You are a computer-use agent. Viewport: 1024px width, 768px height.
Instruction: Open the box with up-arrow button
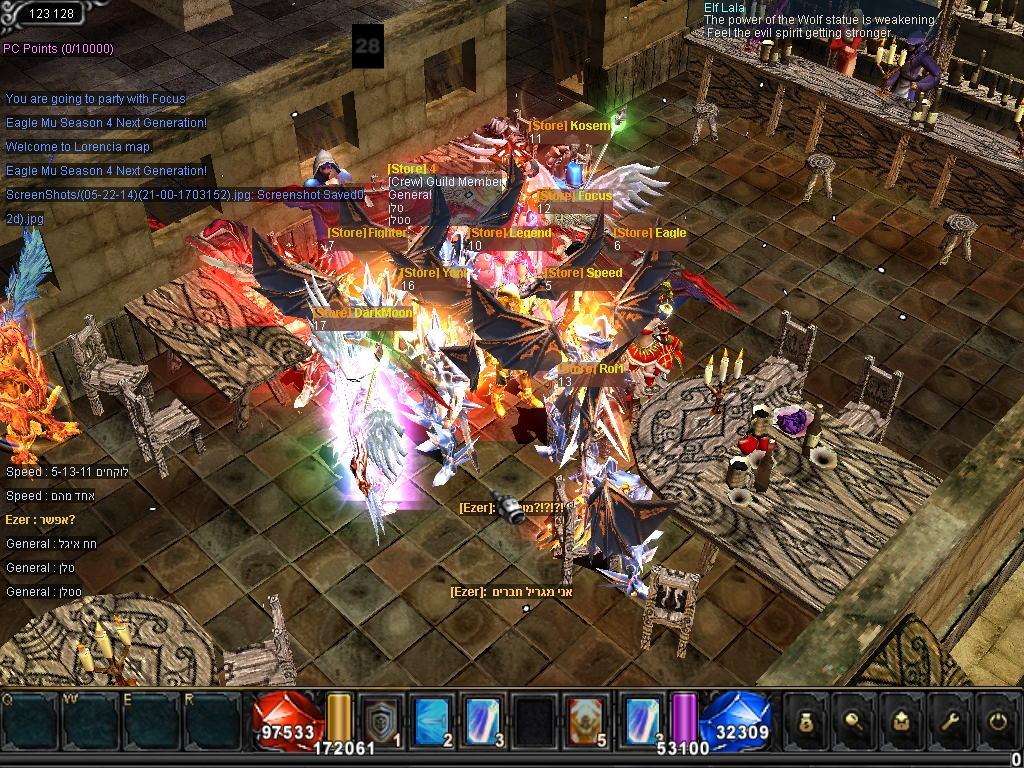[x=900, y=719]
